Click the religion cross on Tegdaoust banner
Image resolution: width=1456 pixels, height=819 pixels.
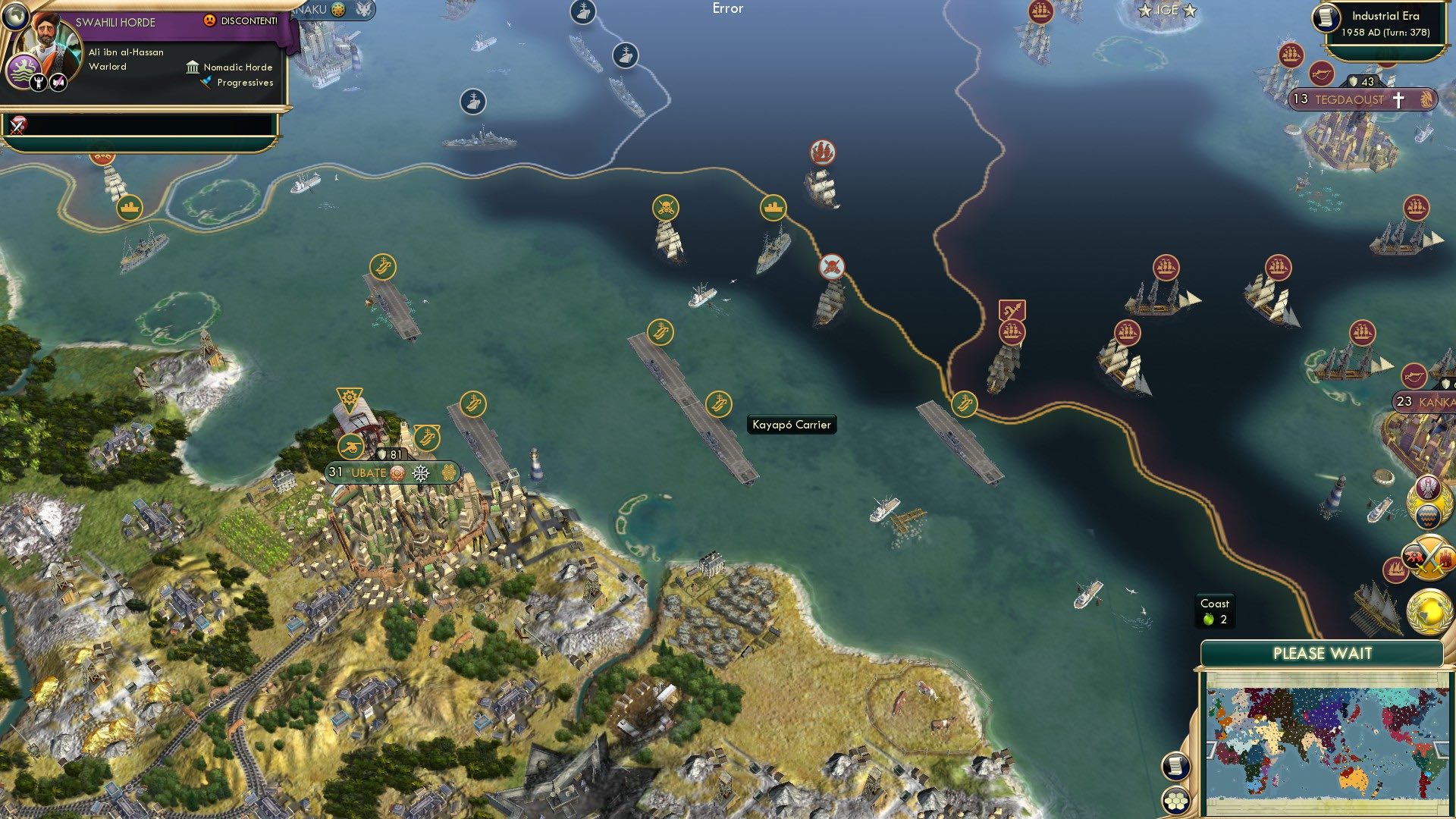[1398, 100]
